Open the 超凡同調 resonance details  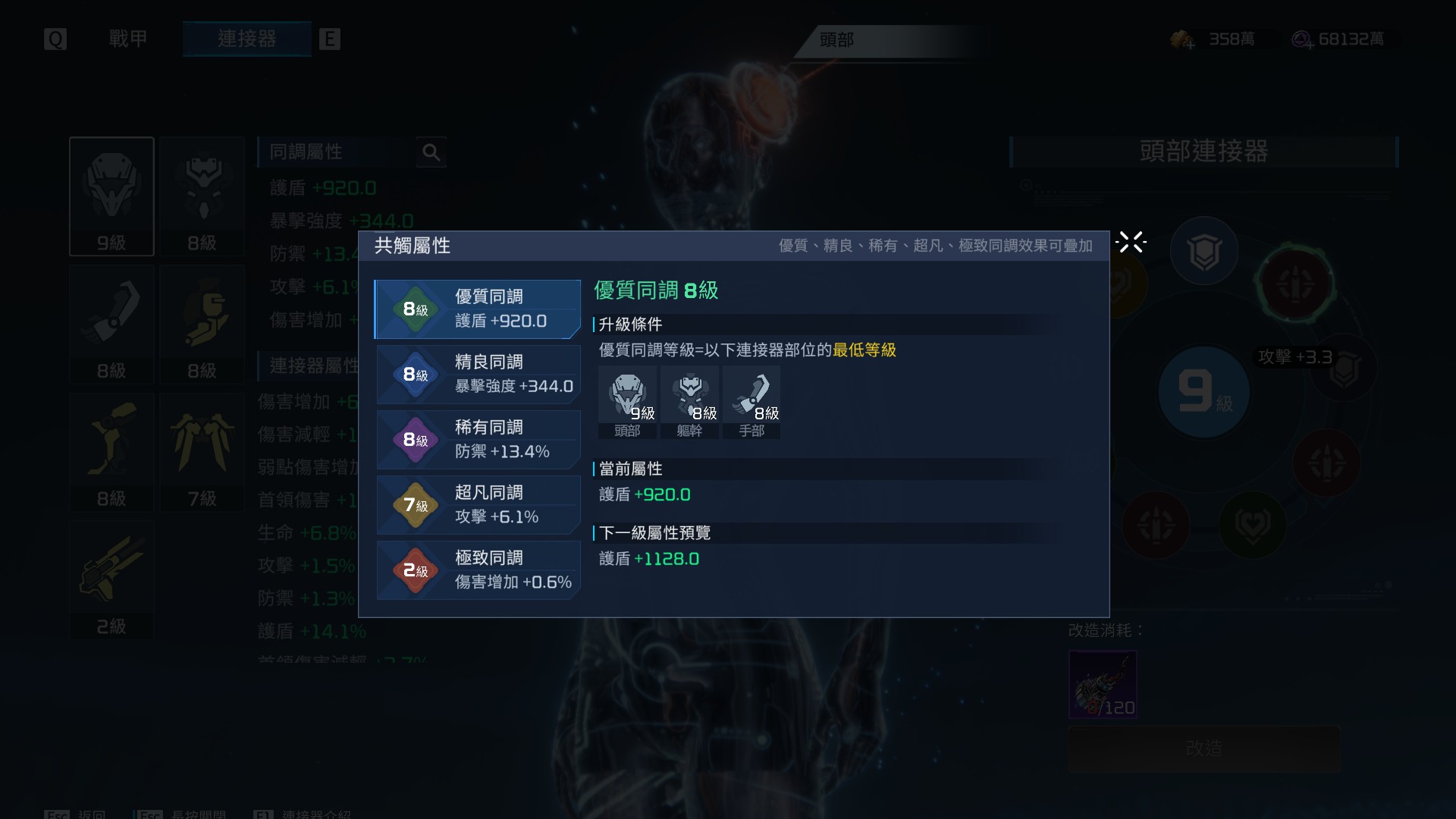(x=478, y=505)
